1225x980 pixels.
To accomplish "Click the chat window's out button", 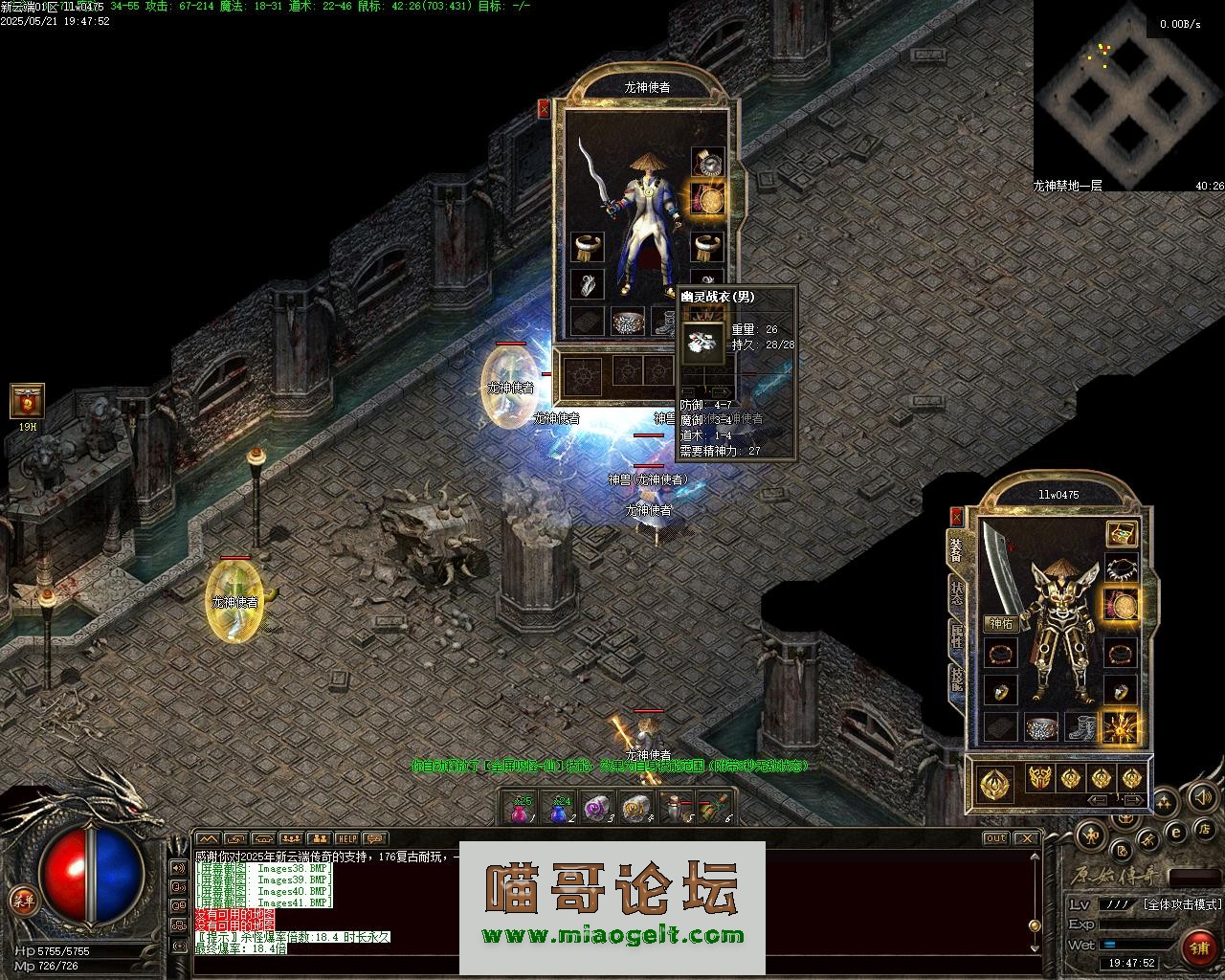I will pos(996,838).
